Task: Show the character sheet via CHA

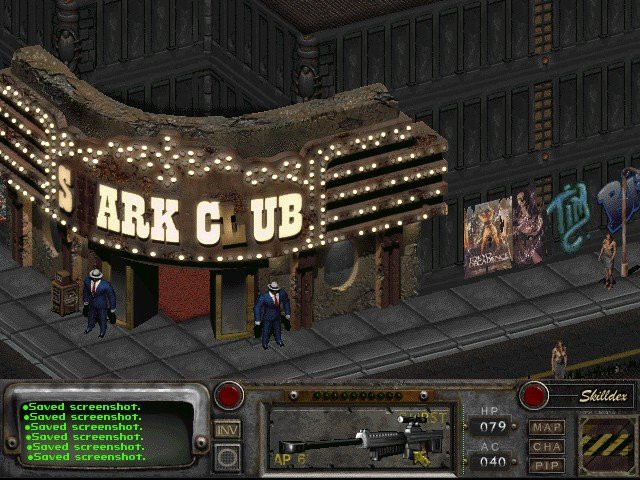Action: (x=547, y=446)
